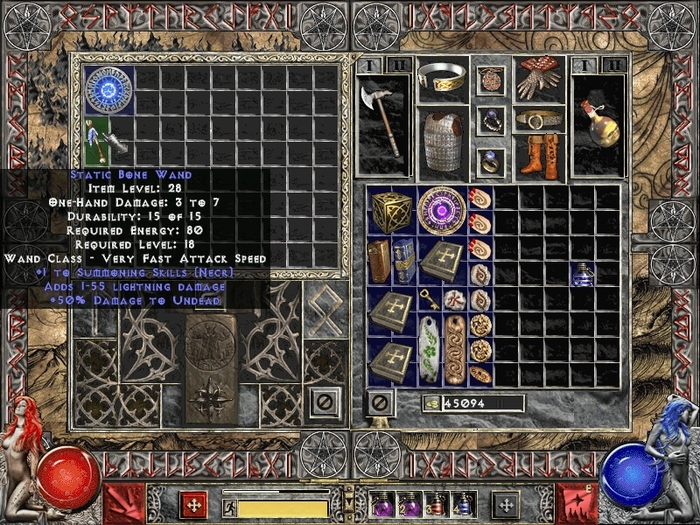Image resolution: width=700 pixels, height=525 pixels.
Task: Toggle the run/walk button
Action: point(228,507)
